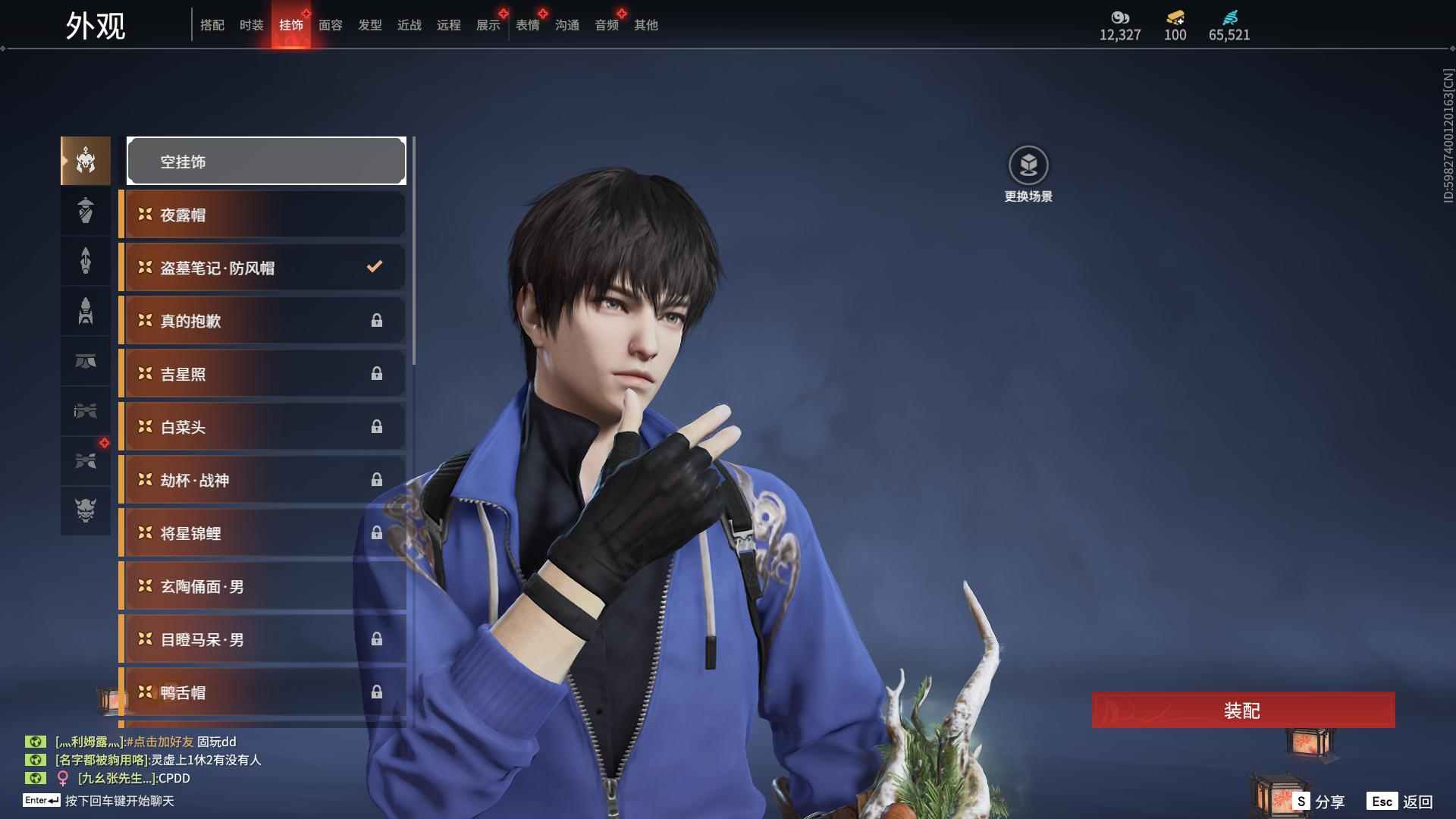The image size is (1456, 819).
Task: Click the 更换场景 scene change icon
Action: (1028, 165)
